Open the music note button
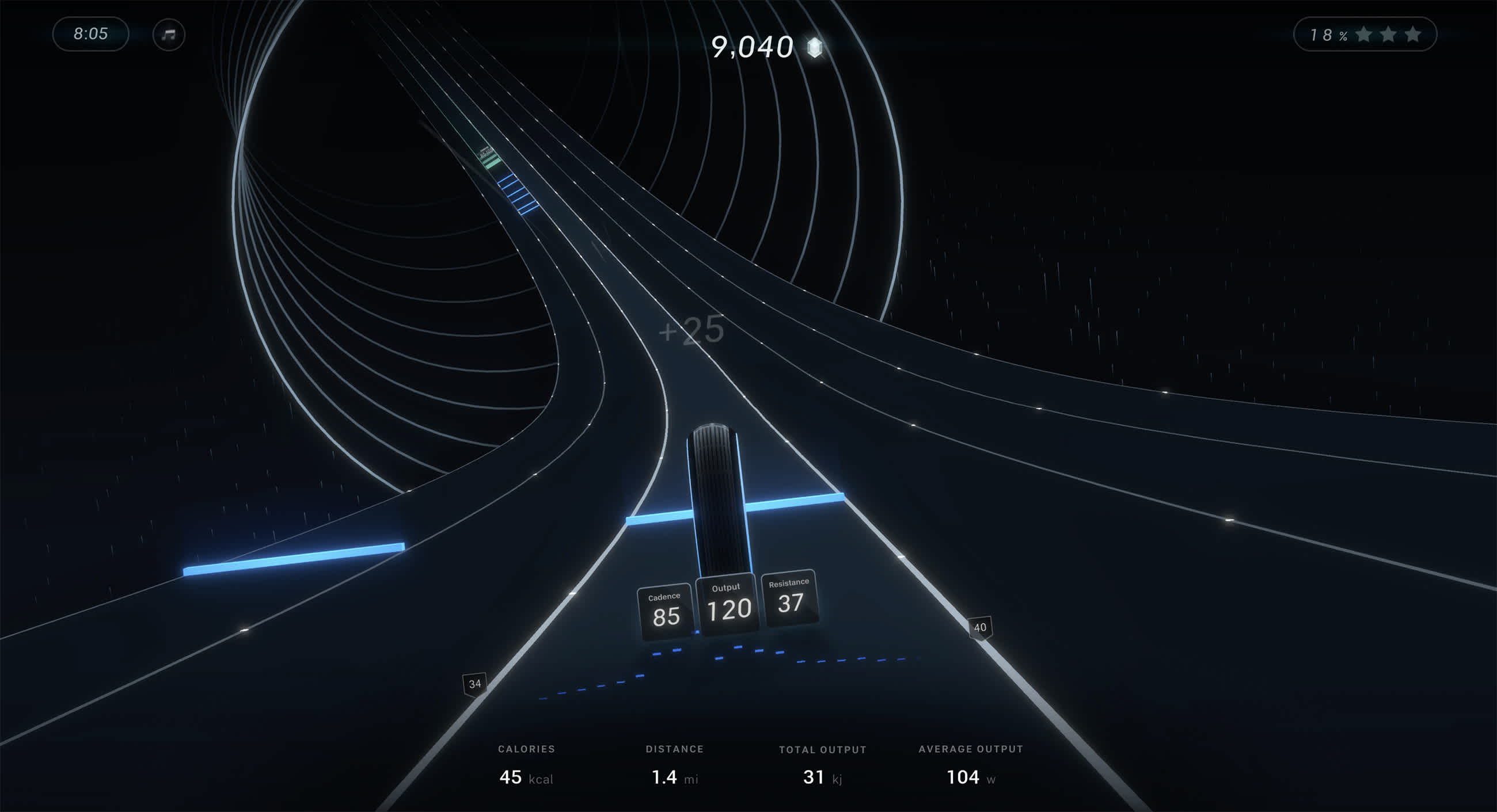This screenshot has width=1497, height=812. tap(169, 35)
